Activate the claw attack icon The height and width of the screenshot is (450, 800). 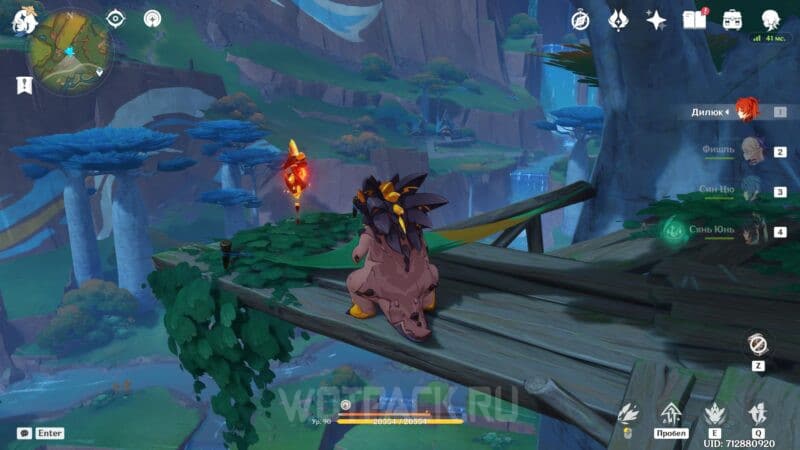628,411
